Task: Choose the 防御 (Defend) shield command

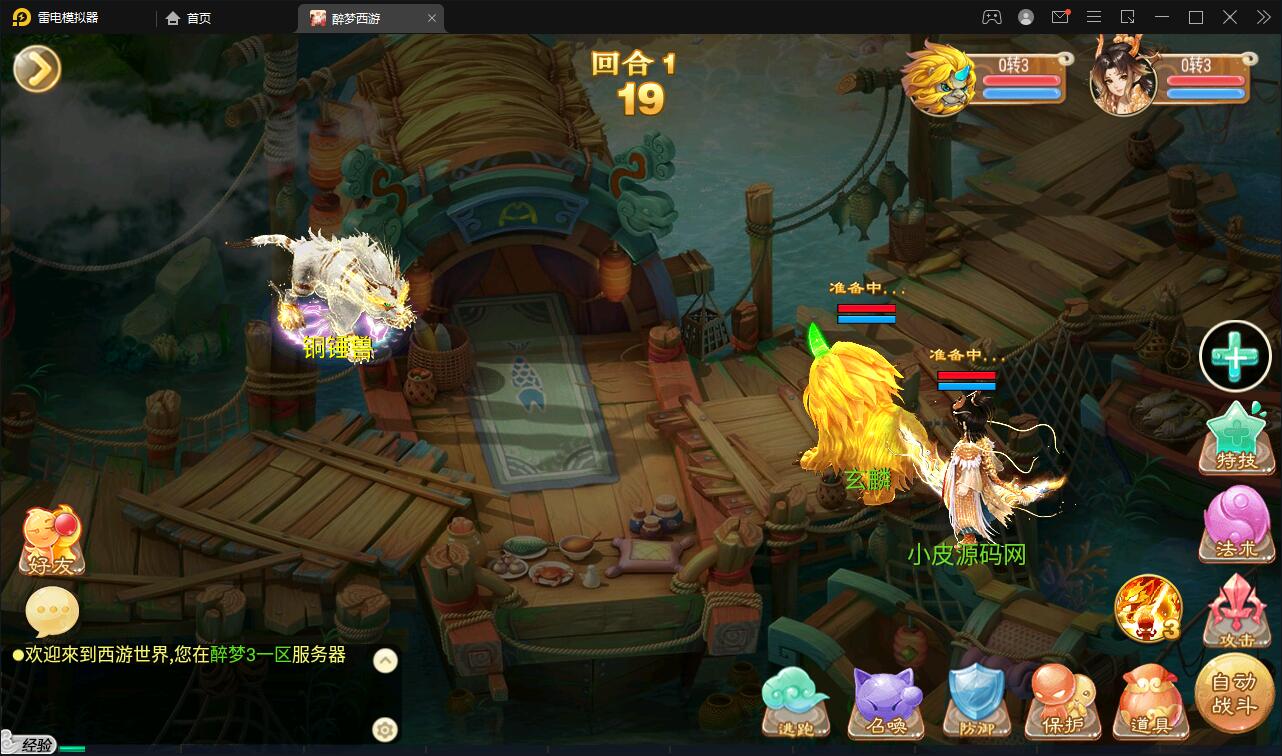Action: [x=975, y=700]
